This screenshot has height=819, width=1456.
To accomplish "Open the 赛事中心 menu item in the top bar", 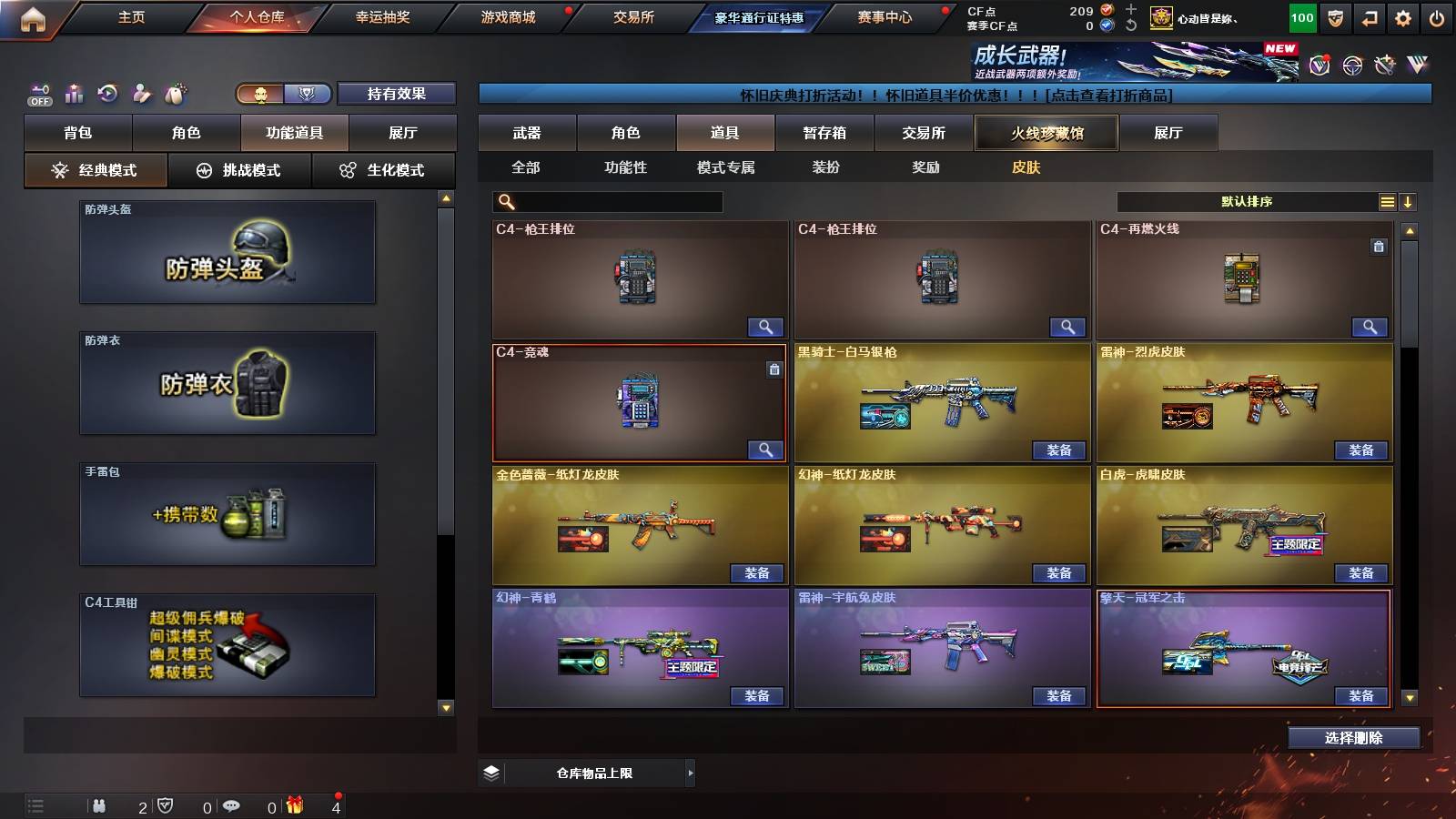I will (x=887, y=15).
